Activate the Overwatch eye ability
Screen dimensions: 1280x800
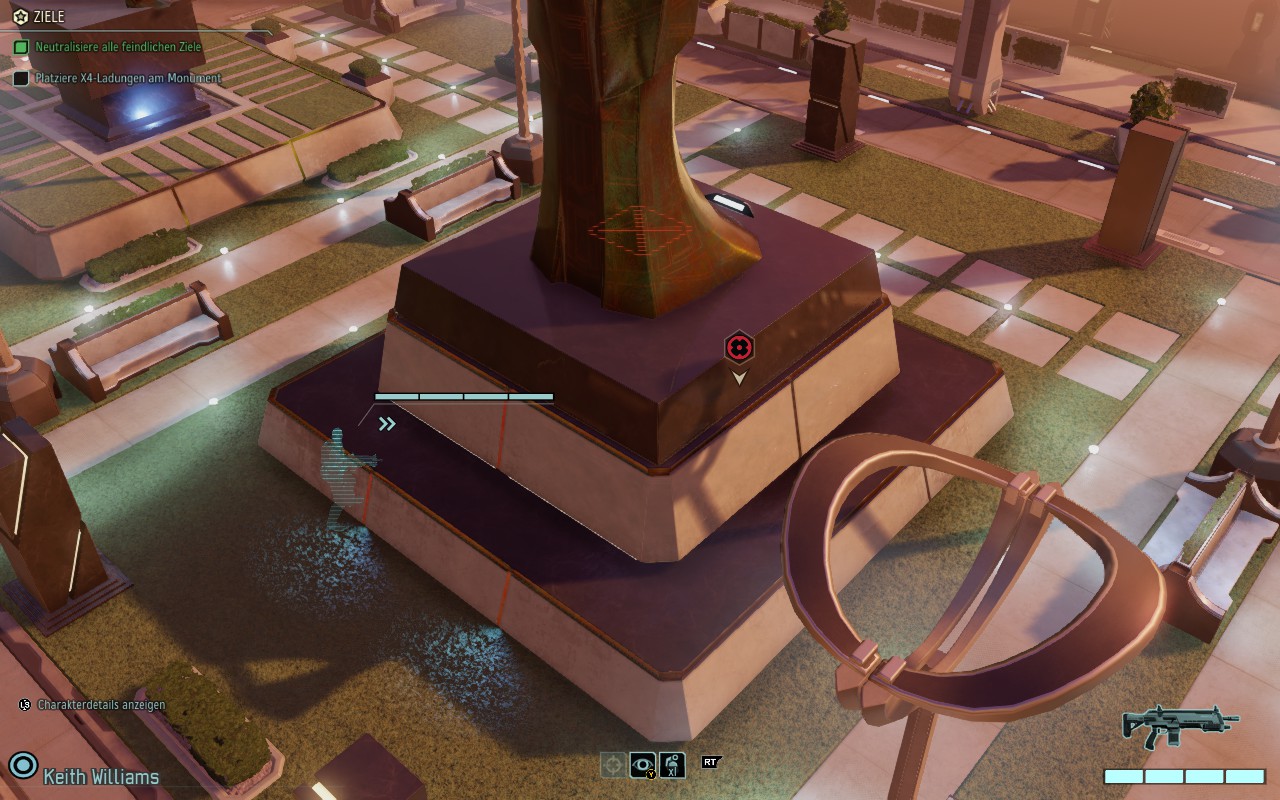point(643,765)
